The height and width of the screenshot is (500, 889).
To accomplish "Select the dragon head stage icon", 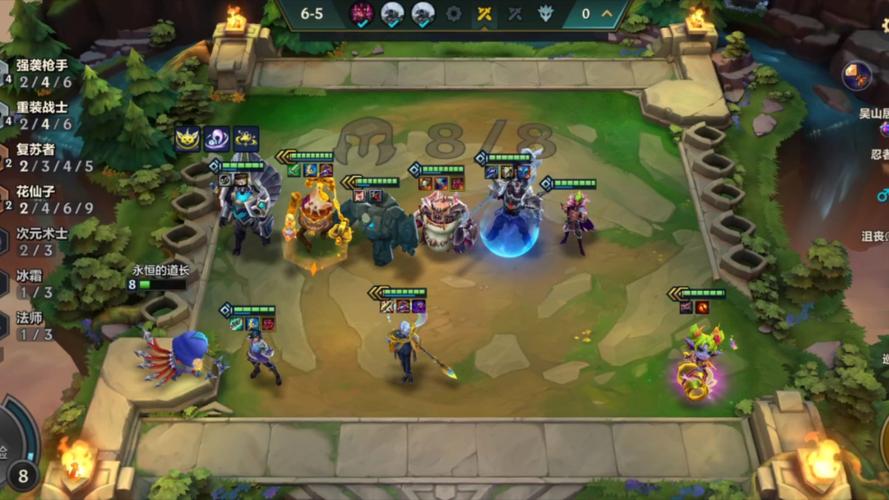I will pos(546,14).
